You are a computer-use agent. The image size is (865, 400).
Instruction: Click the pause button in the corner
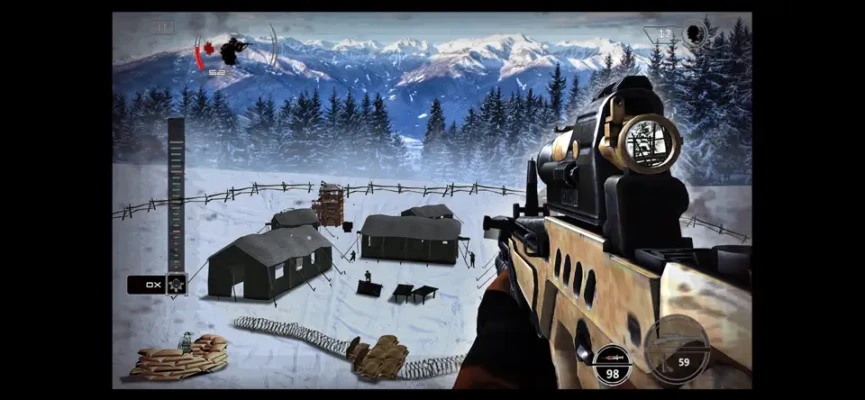pos(164,29)
